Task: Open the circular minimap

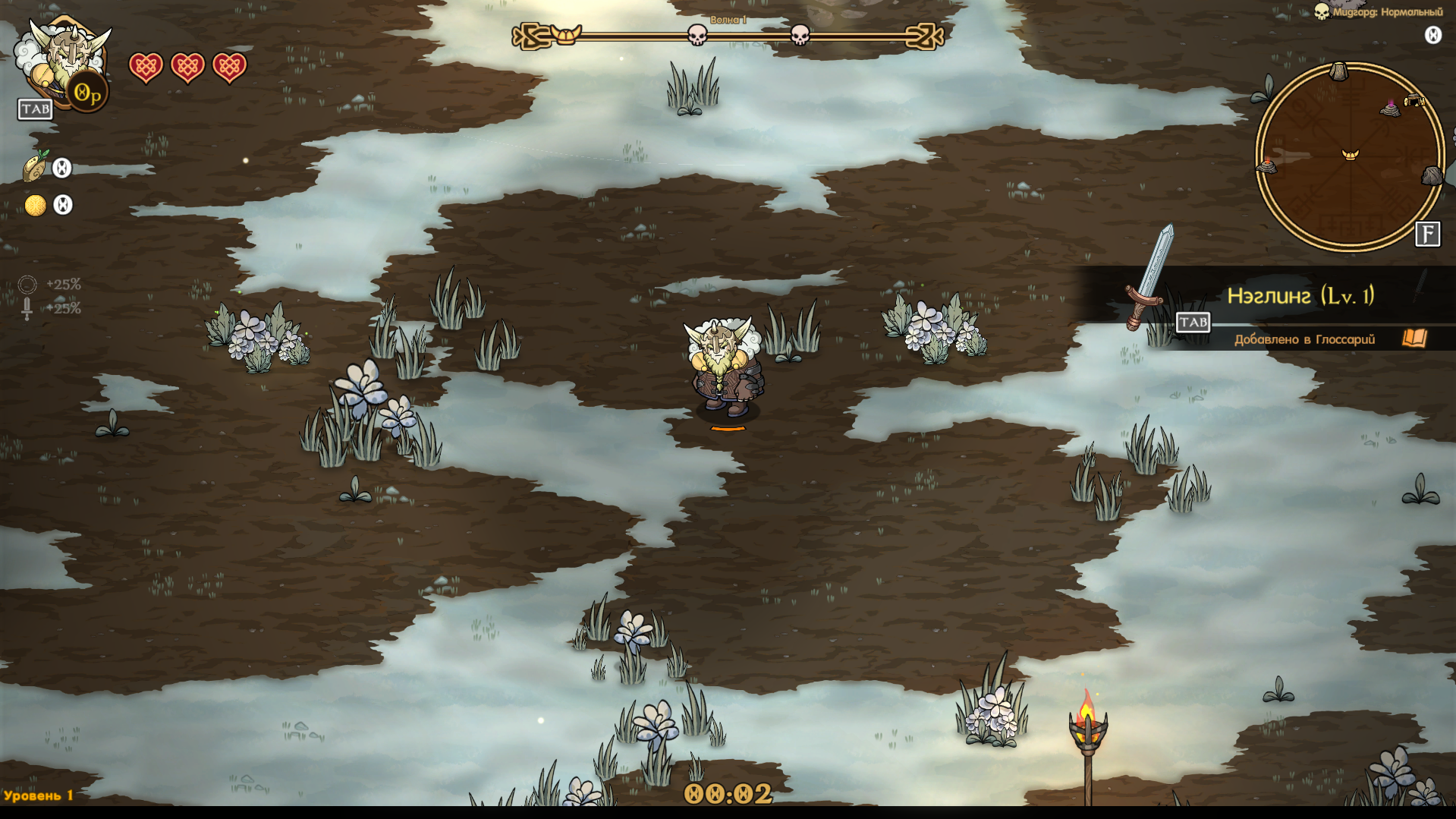Action: 1350,156
